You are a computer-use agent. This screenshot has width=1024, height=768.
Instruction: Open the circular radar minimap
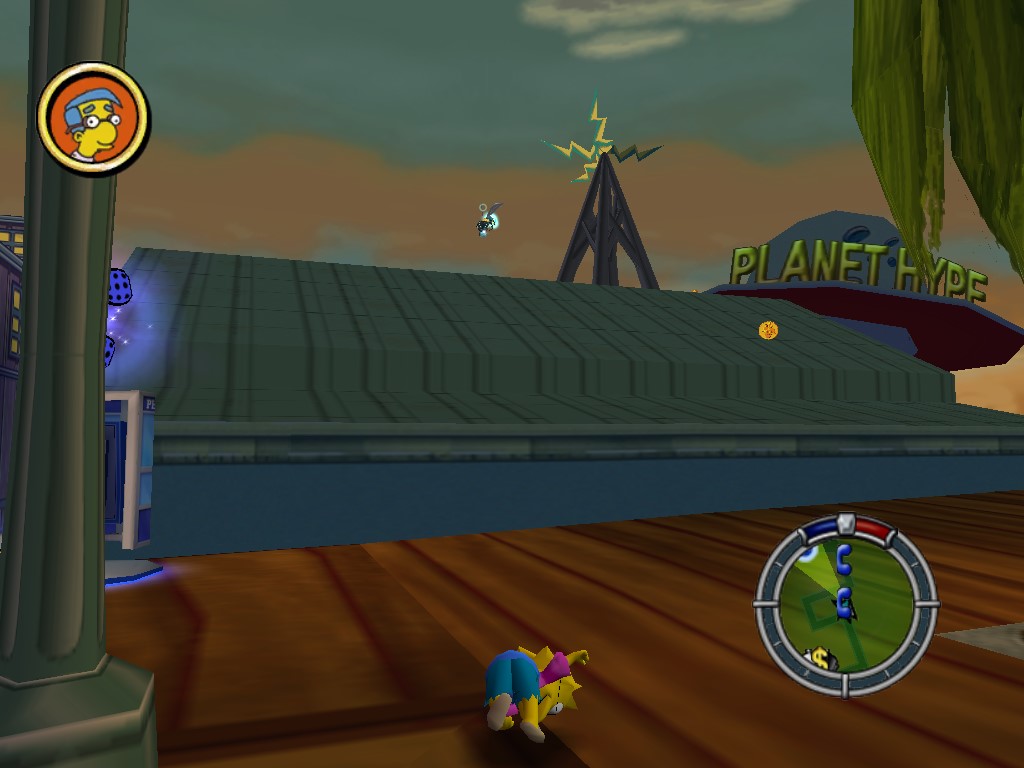tap(846, 604)
